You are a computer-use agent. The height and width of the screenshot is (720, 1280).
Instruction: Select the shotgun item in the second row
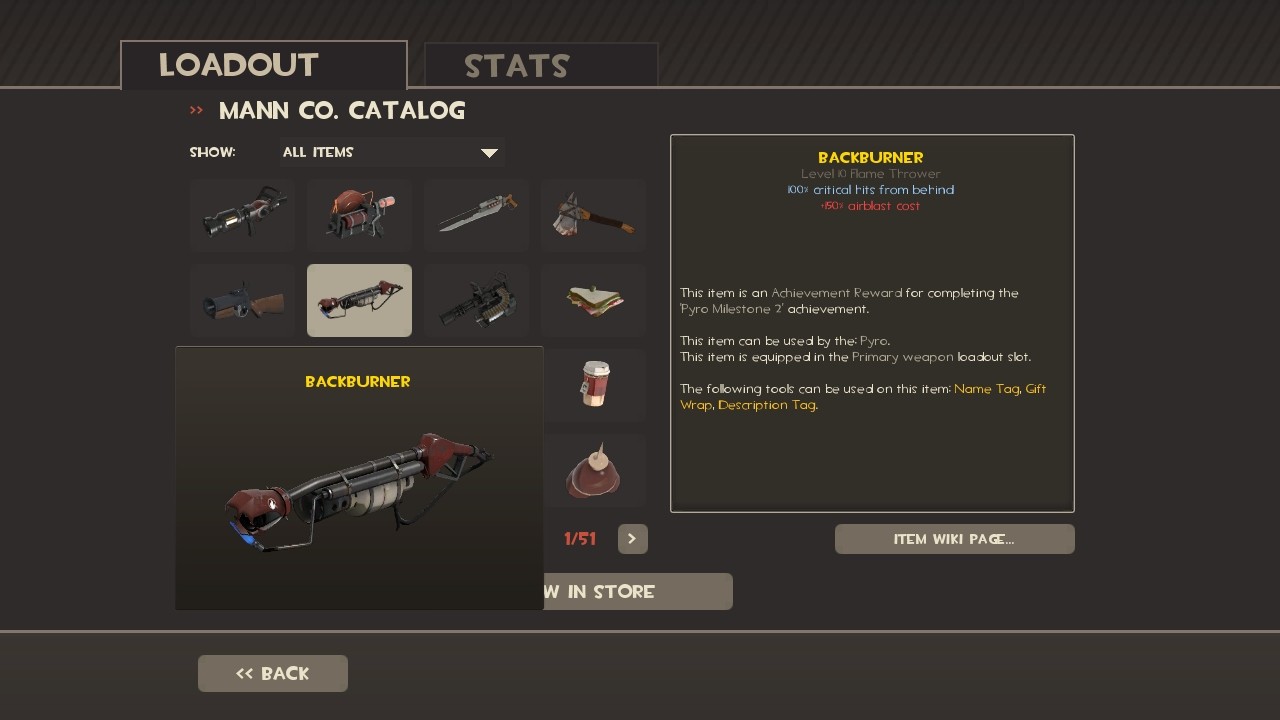point(241,300)
